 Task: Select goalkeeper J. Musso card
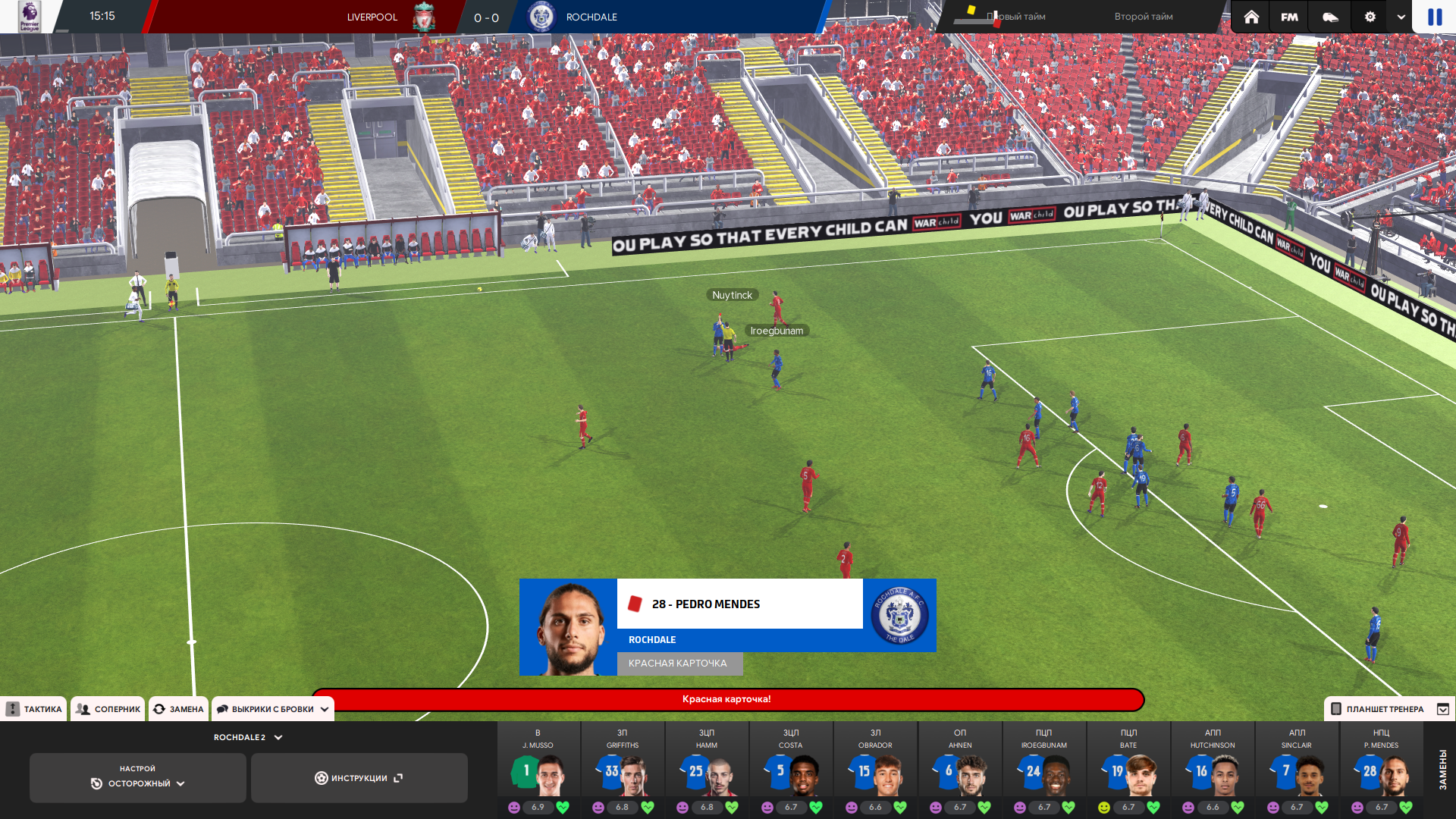pyautogui.click(x=538, y=770)
